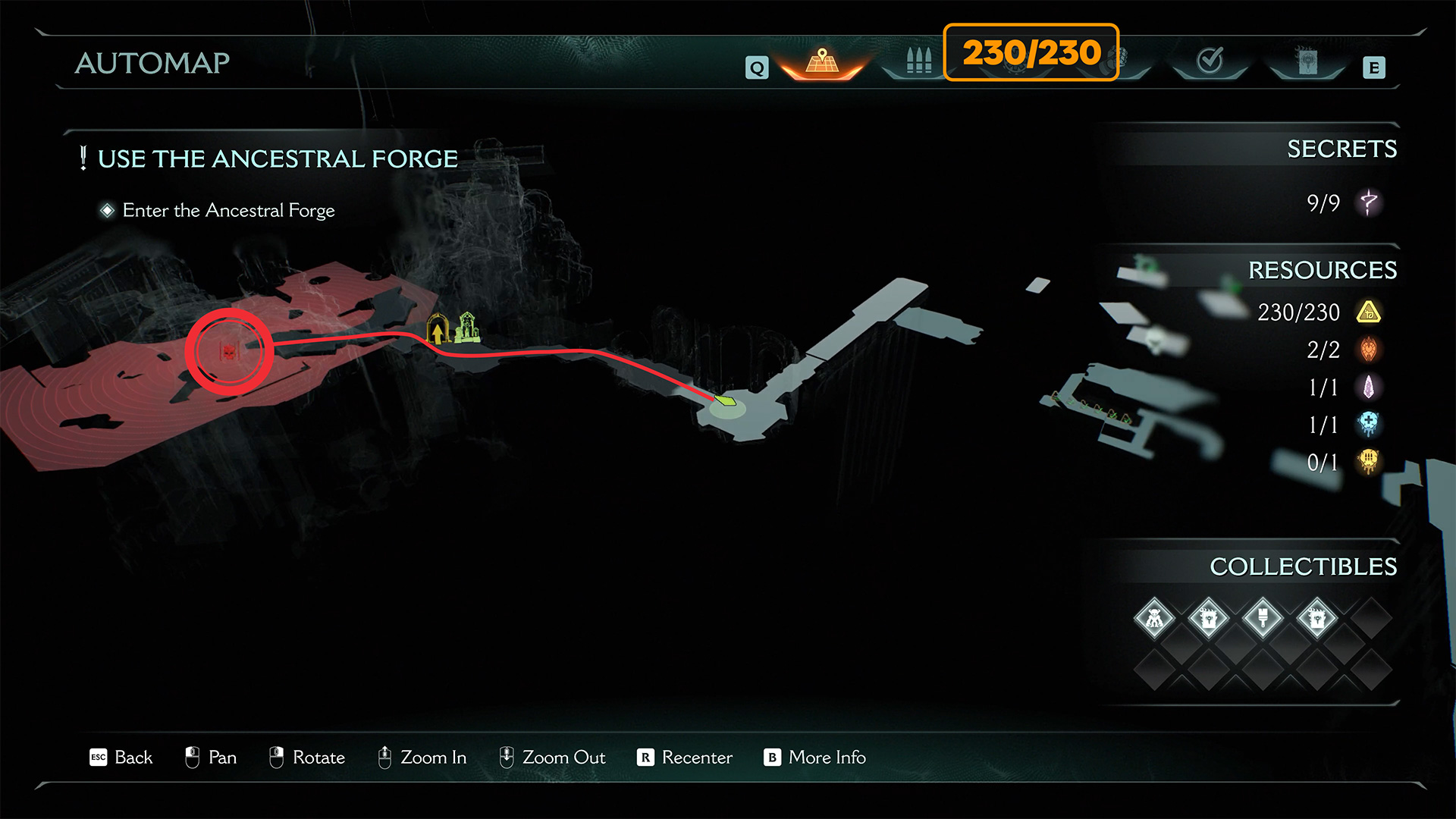This screenshot has width=1456, height=819.
Task: Select the green statue marker on map
Action: (x=467, y=328)
